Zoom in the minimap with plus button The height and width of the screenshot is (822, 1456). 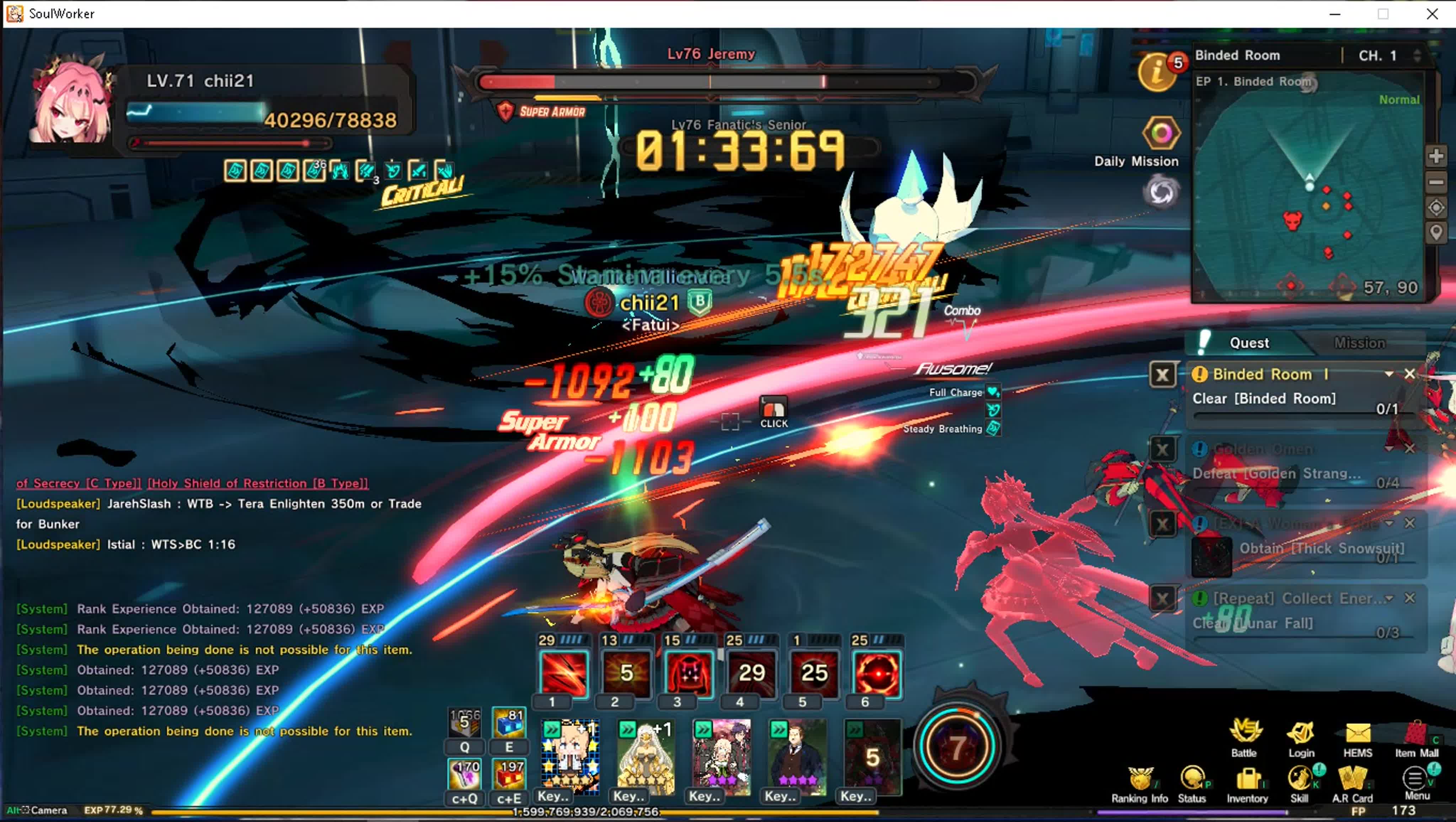tap(1436, 156)
